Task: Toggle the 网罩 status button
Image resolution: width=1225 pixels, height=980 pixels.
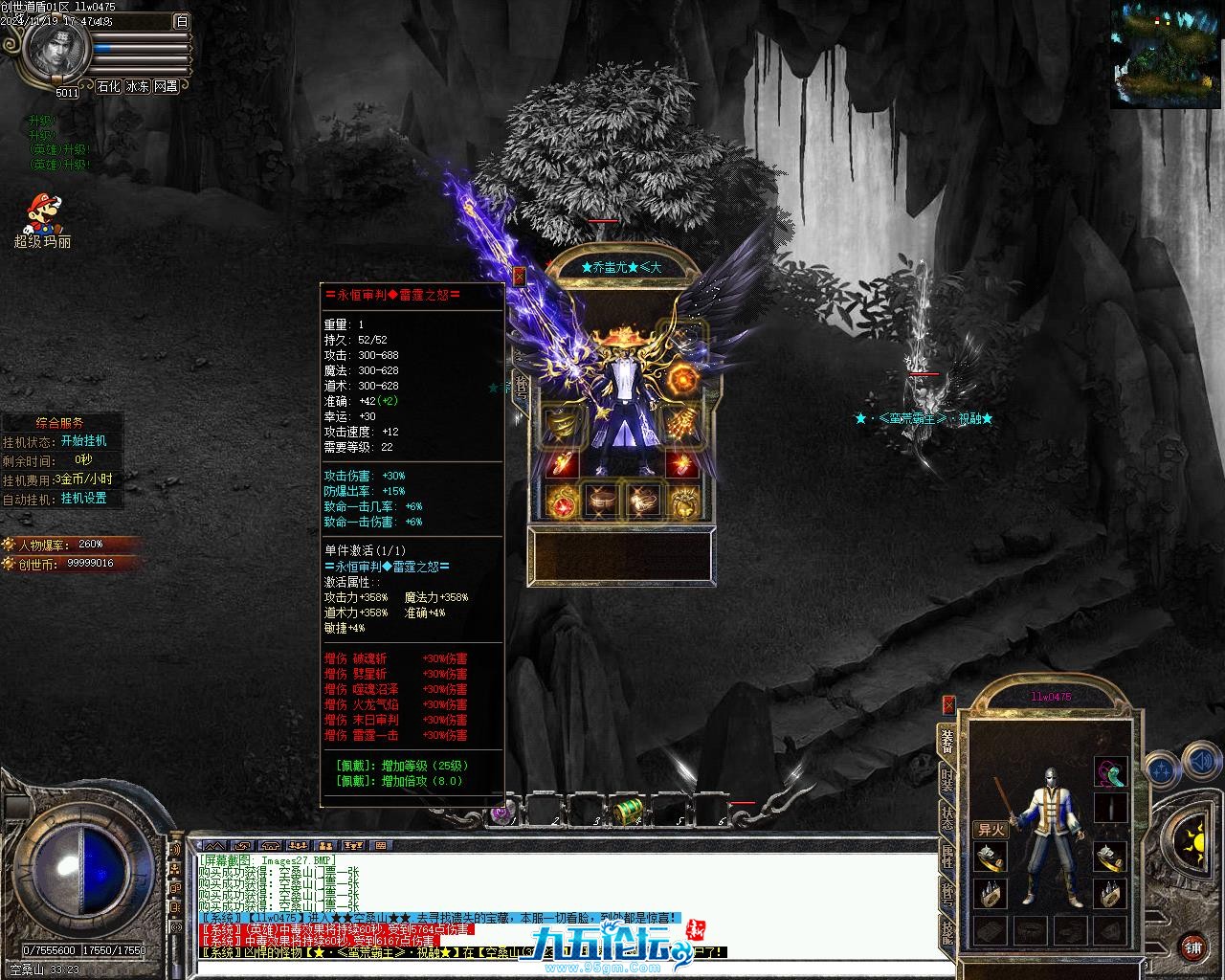Action: (166, 86)
